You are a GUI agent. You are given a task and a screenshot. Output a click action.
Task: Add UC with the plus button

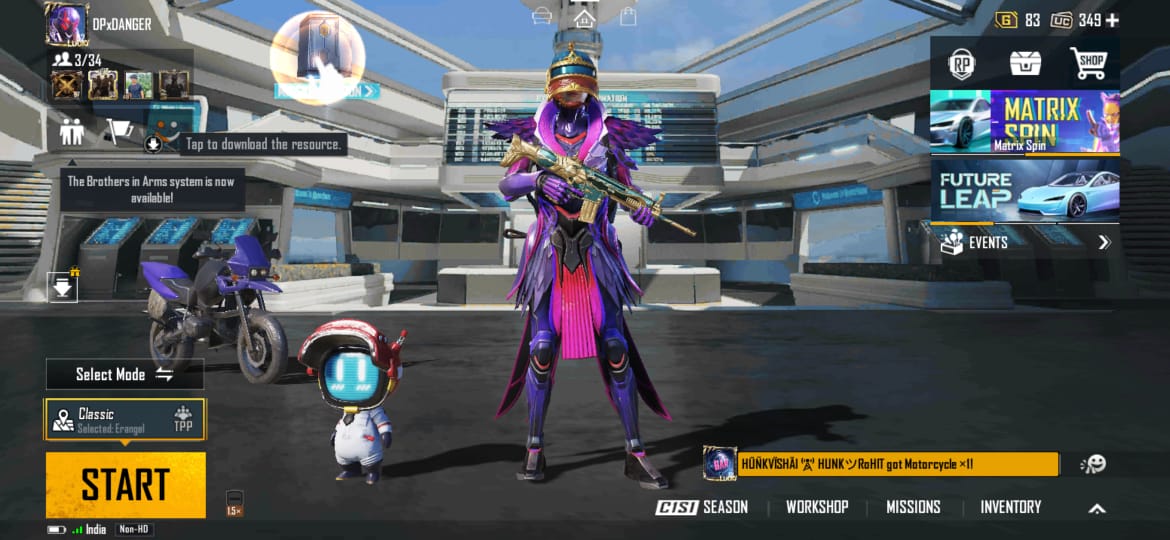click(x=1112, y=20)
